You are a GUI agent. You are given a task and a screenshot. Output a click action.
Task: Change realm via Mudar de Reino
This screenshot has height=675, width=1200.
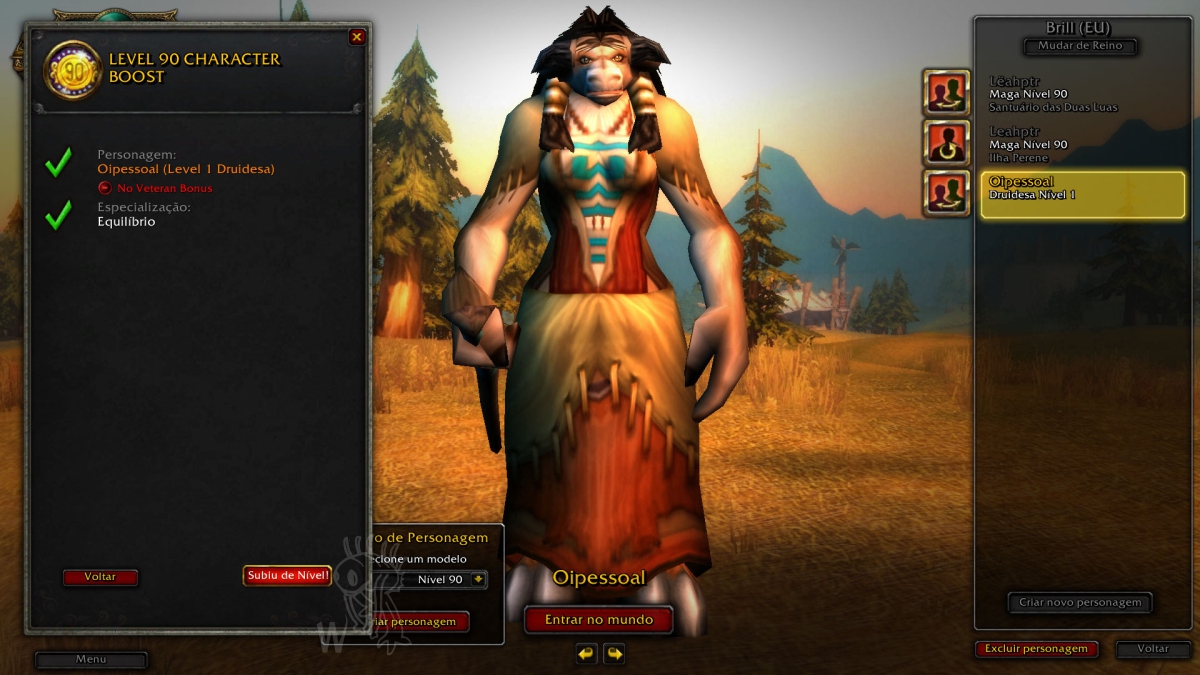click(x=1080, y=46)
